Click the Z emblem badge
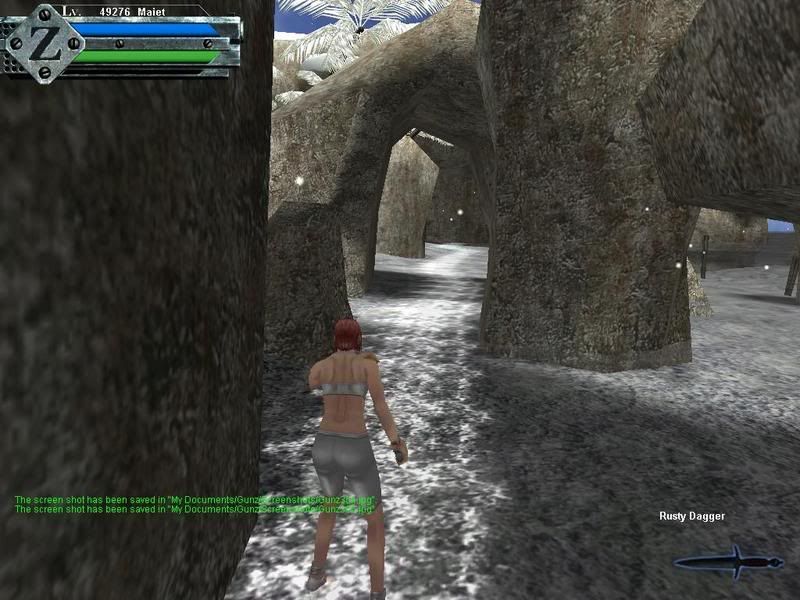The width and height of the screenshot is (800, 600). coord(43,43)
